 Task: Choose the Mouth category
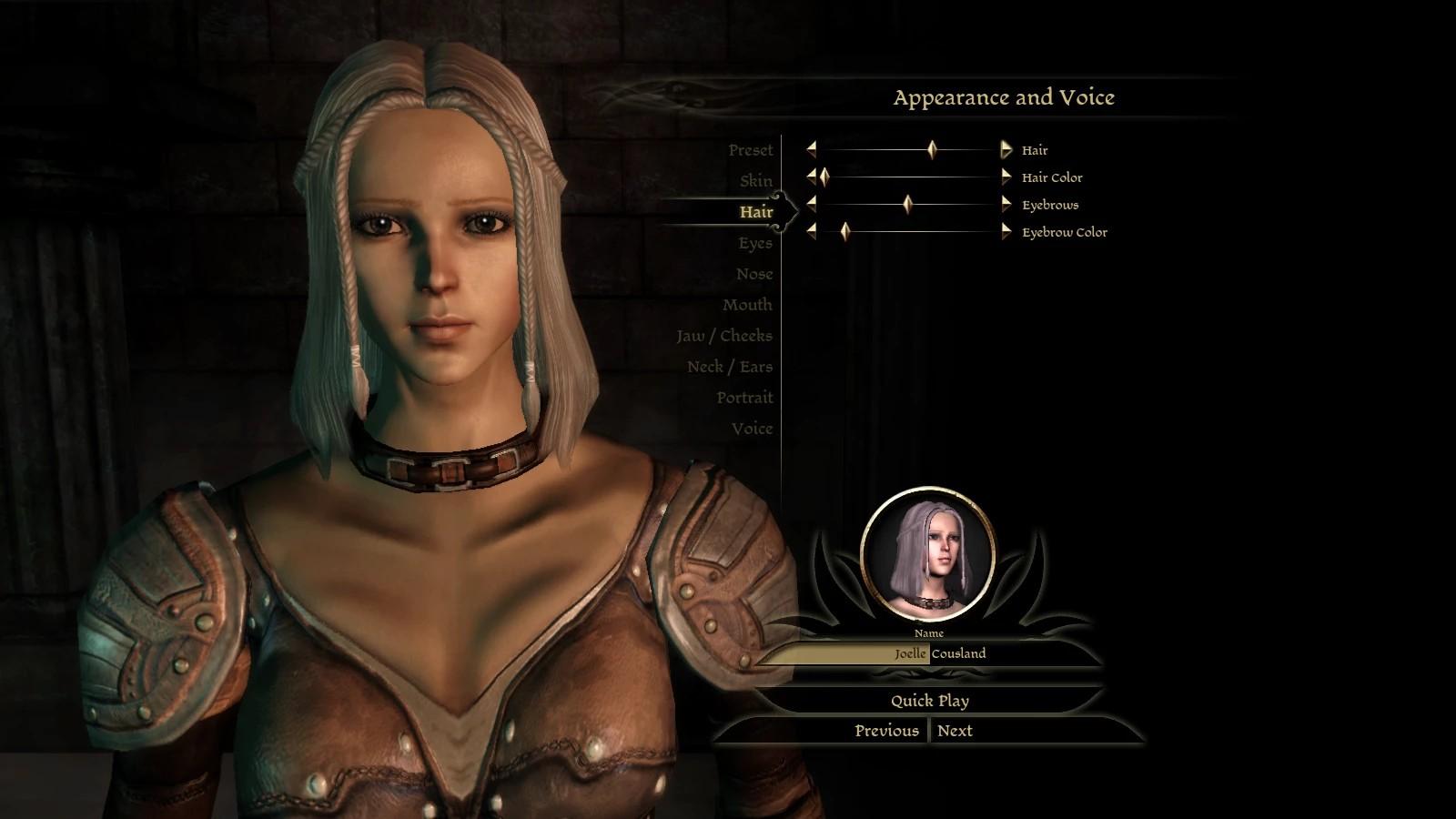(747, 305)
